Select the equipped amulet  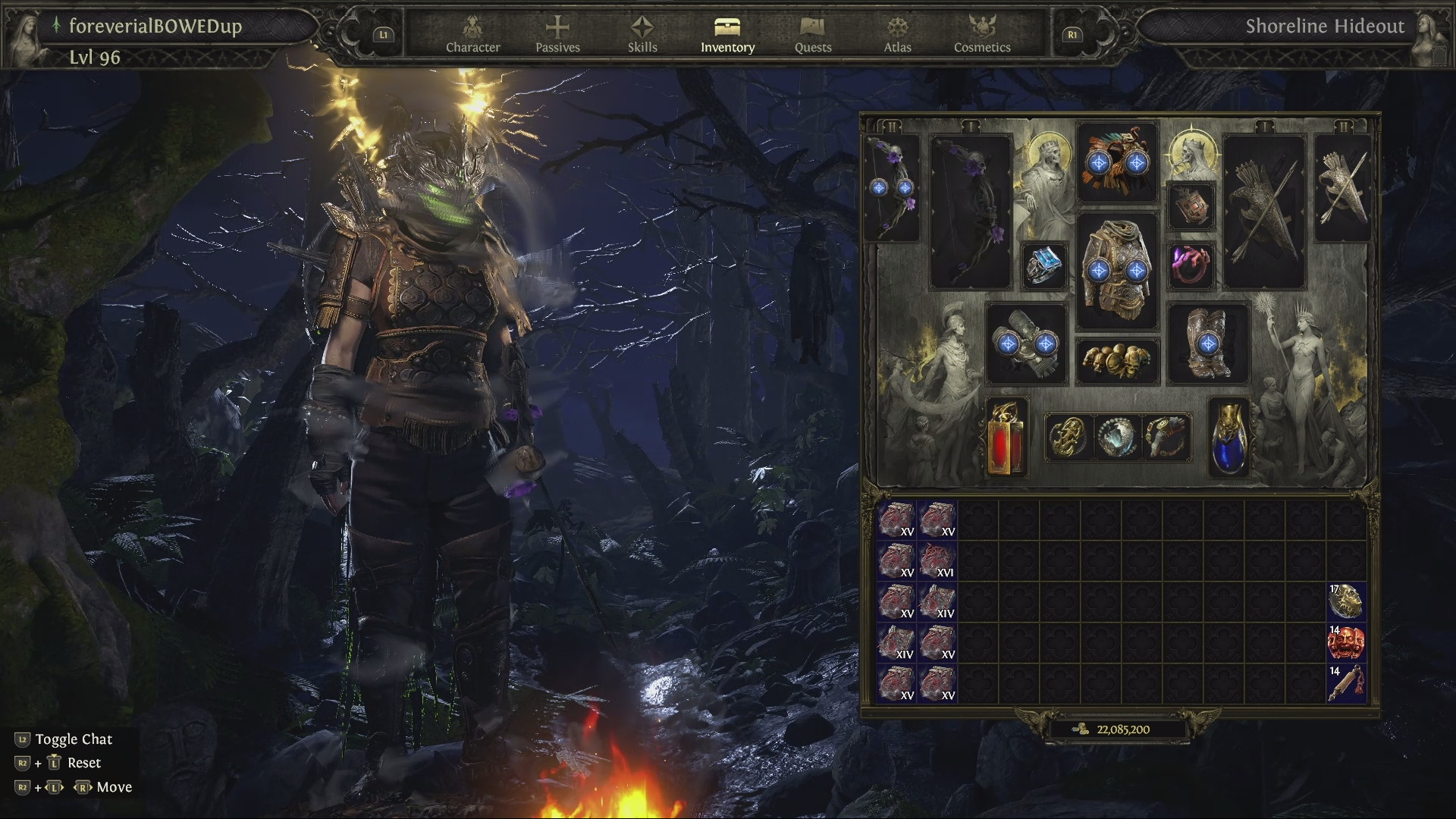coord(1191,206)
